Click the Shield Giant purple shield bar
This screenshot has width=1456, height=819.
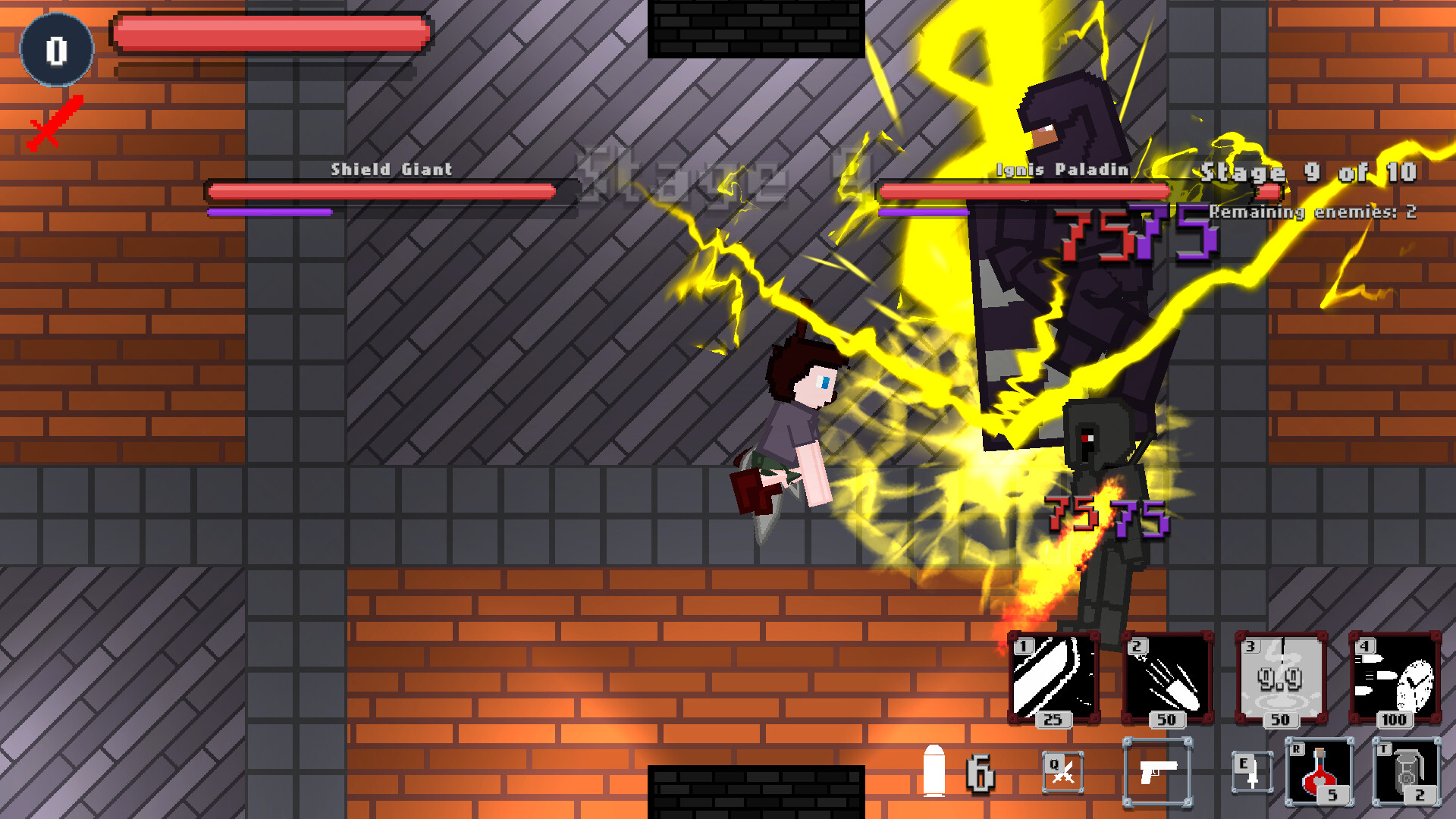click(269, 212)
